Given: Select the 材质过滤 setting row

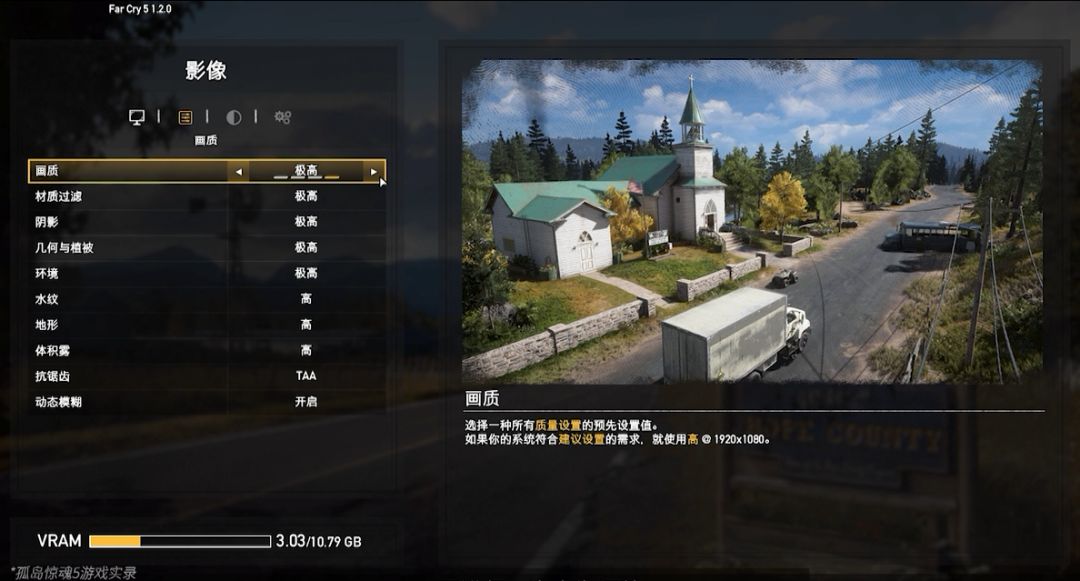Looking at the screenshot, I should (206, 197).
